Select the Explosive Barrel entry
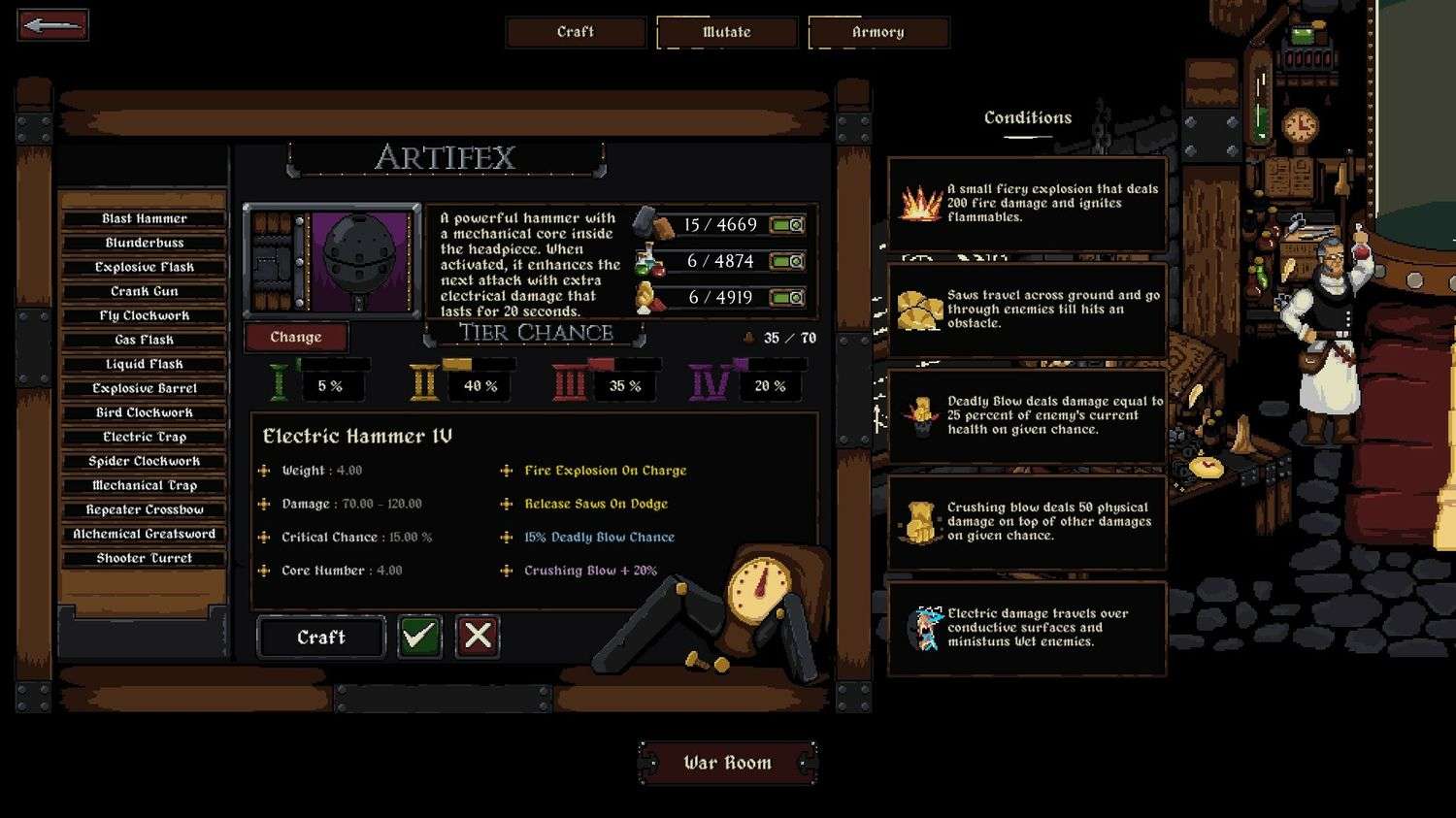Screen dimensions: 1456x818 pyautogui.click(x=145, y=388)
